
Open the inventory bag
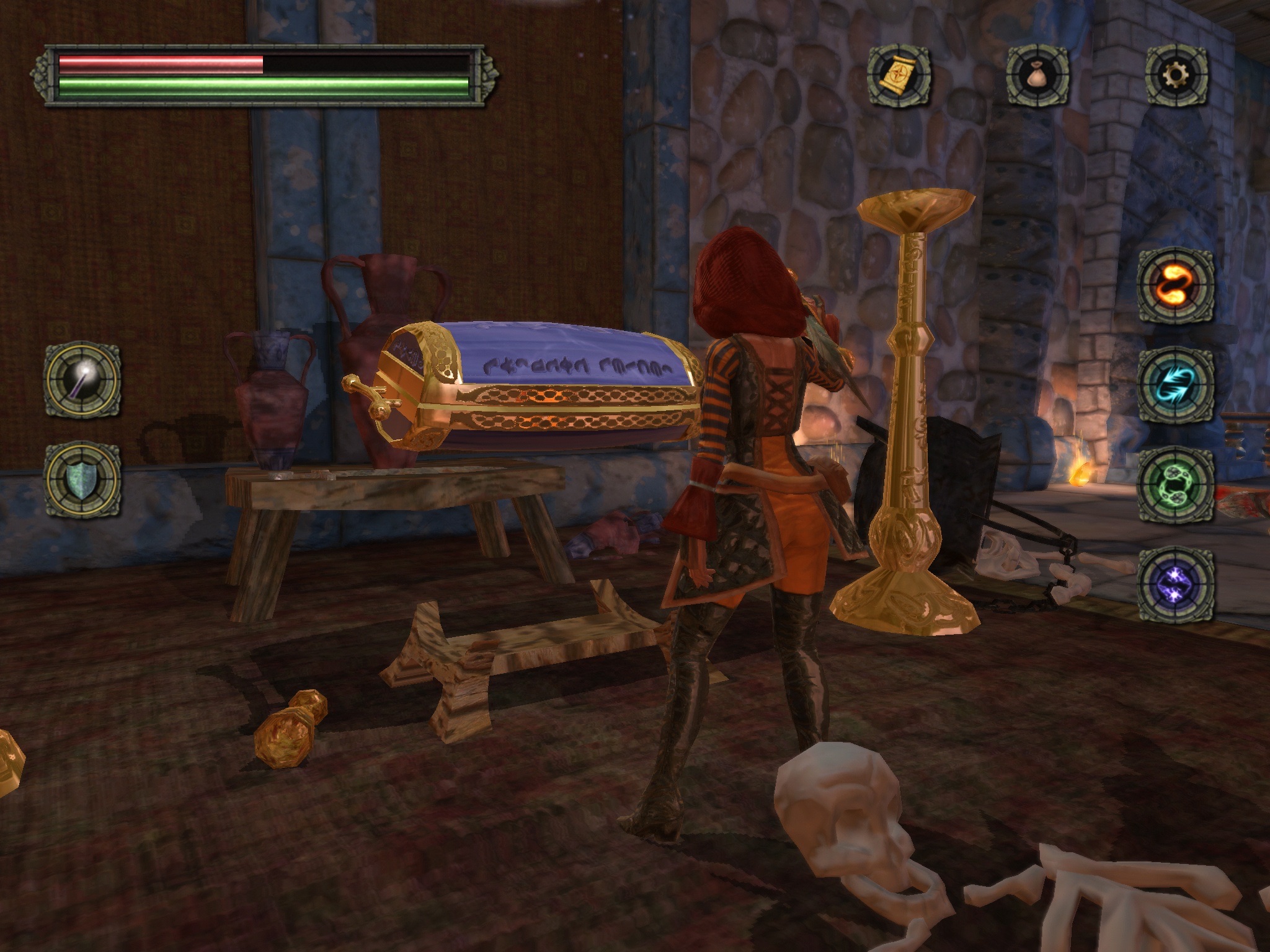[x=1037, y=75]
